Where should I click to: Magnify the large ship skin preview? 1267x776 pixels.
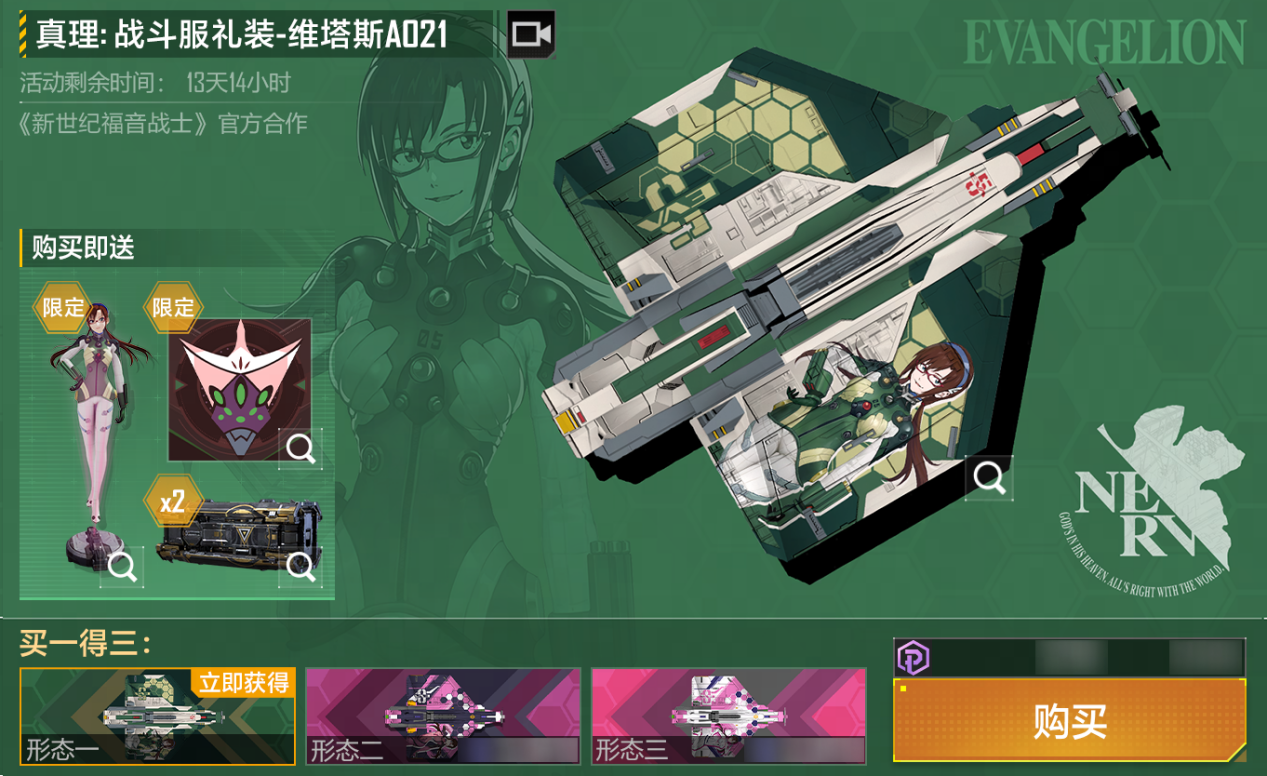pyautogui.click(x=989, y=478)
